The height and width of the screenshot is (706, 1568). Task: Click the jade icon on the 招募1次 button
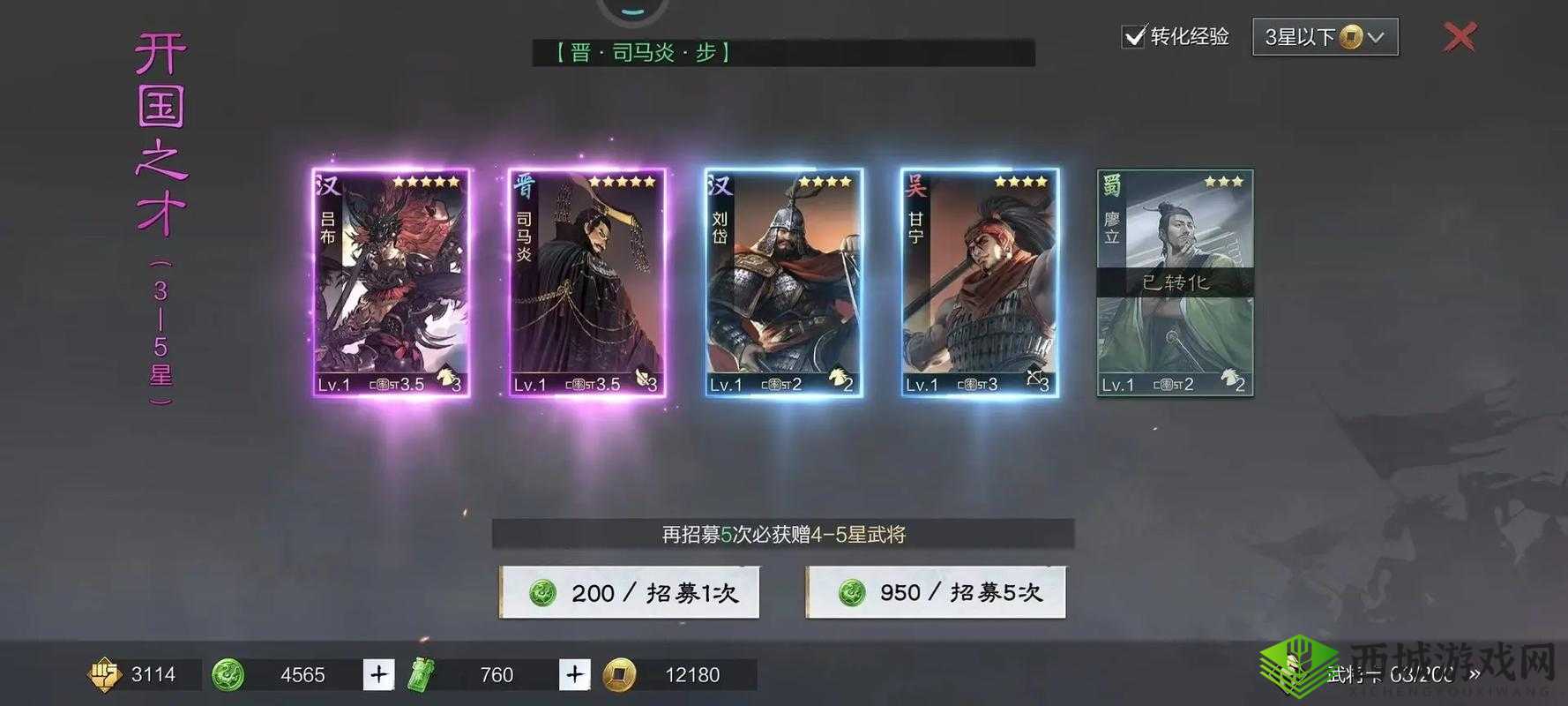tap(544, 593)
